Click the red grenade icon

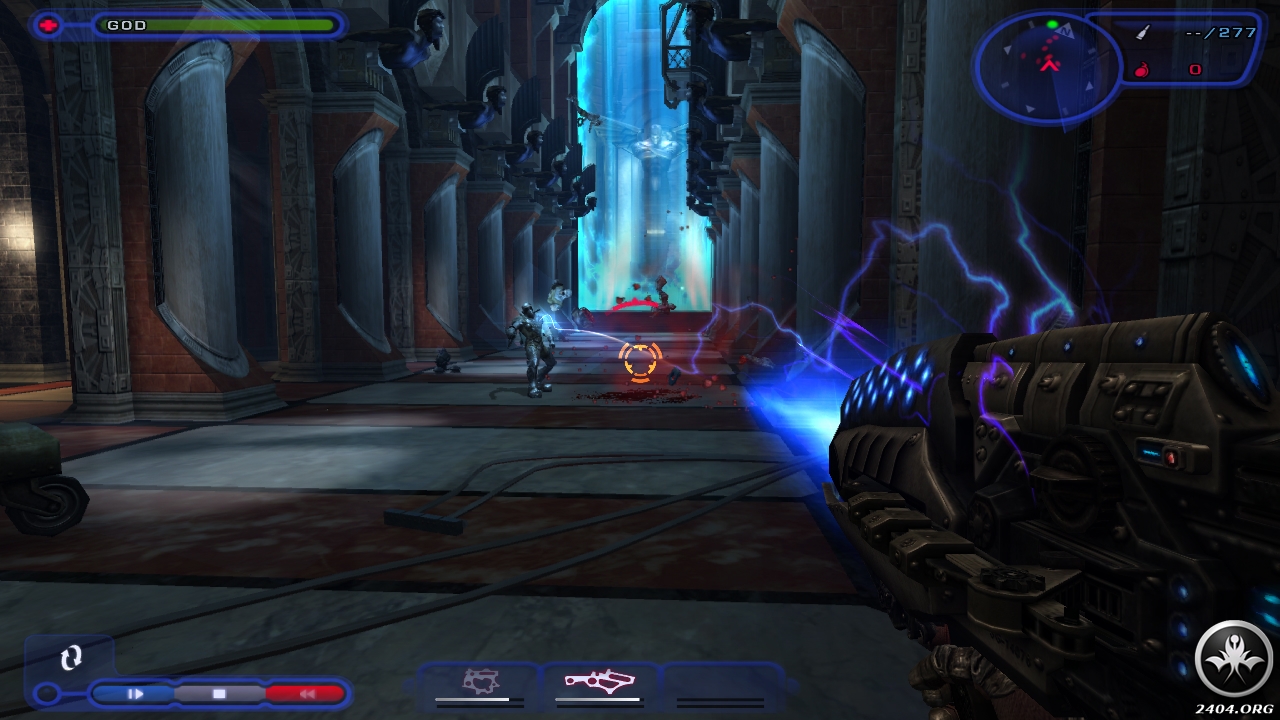coord(1142,70)
